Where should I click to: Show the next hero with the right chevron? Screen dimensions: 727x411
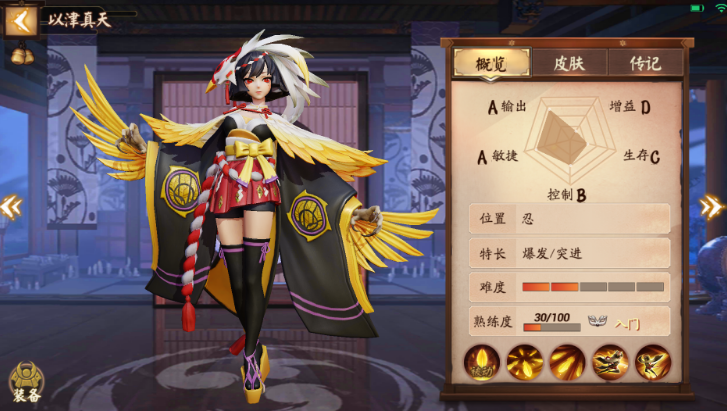(711, 206)
